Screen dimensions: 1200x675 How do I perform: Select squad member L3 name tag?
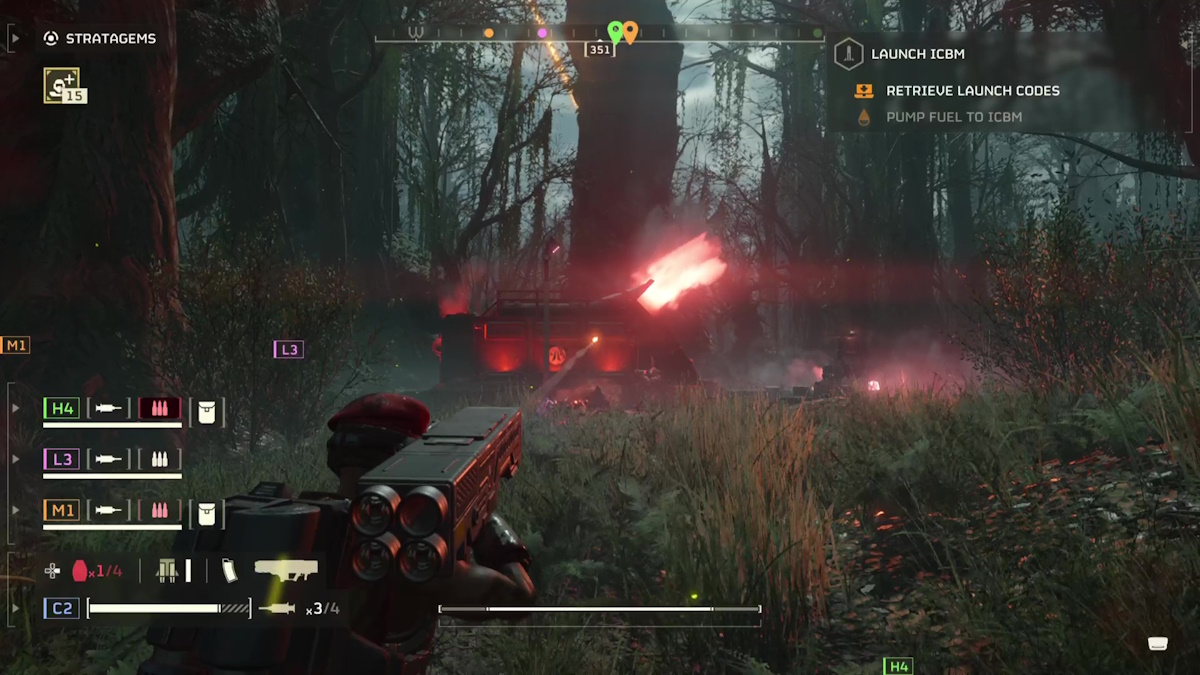pyautogui.click(x=62, y=459)
